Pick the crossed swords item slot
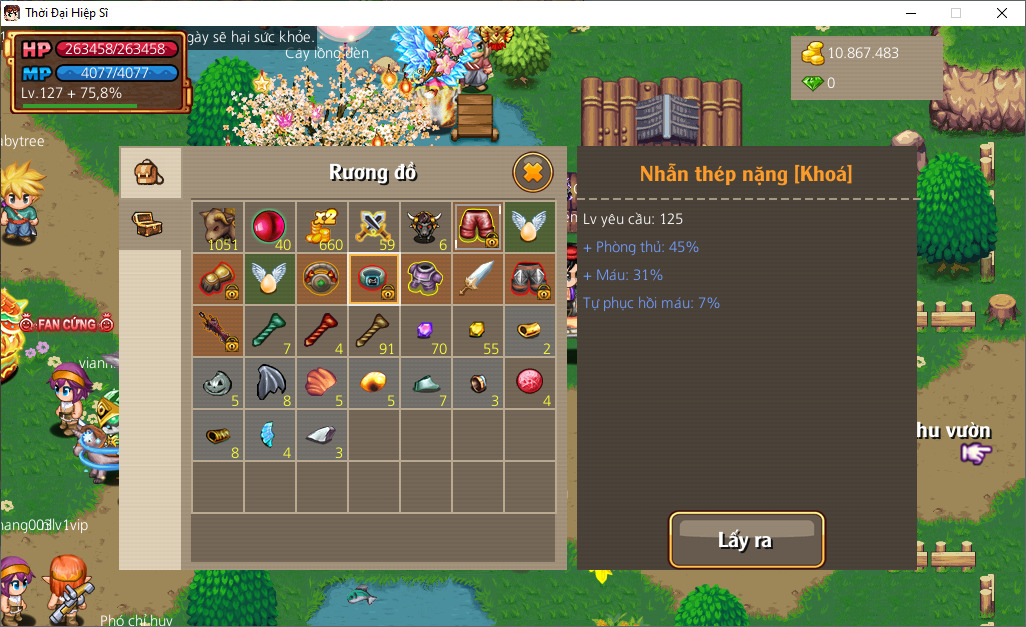 [x=374, y=226]
